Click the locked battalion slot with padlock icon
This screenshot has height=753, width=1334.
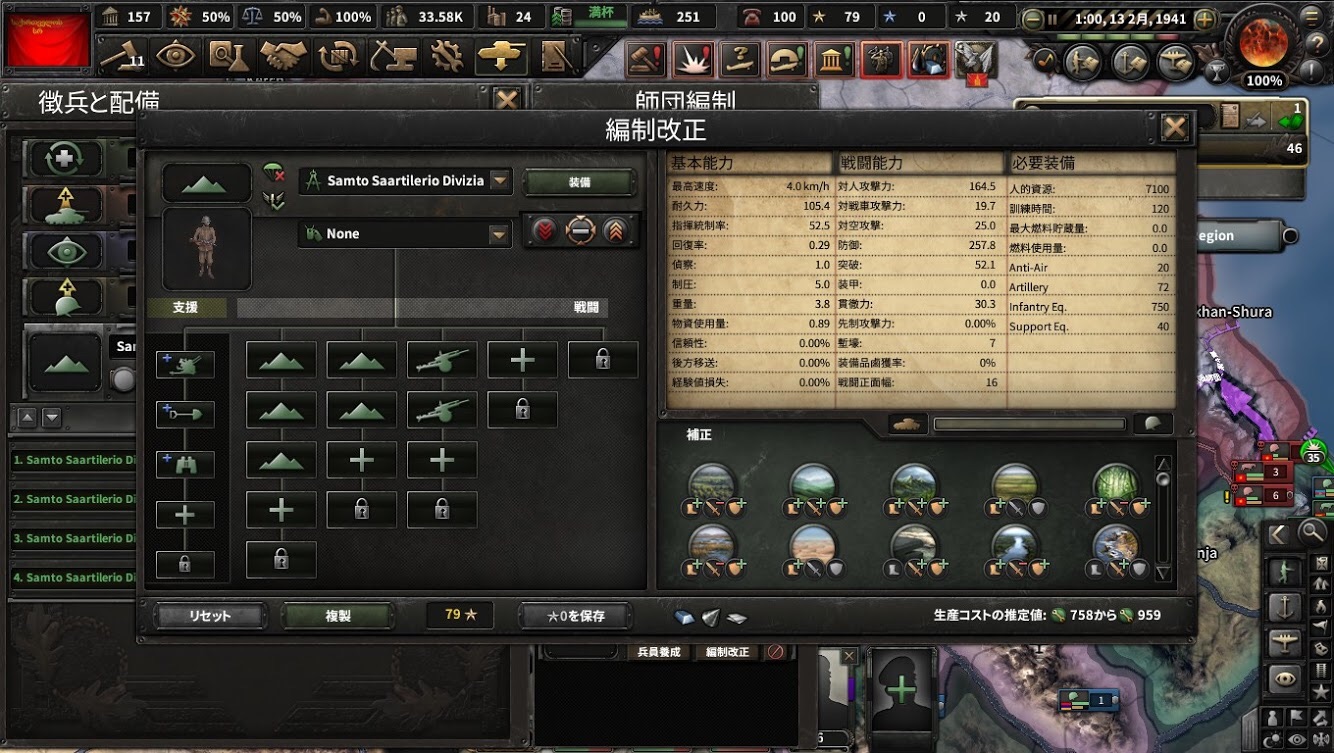(603, 359)
